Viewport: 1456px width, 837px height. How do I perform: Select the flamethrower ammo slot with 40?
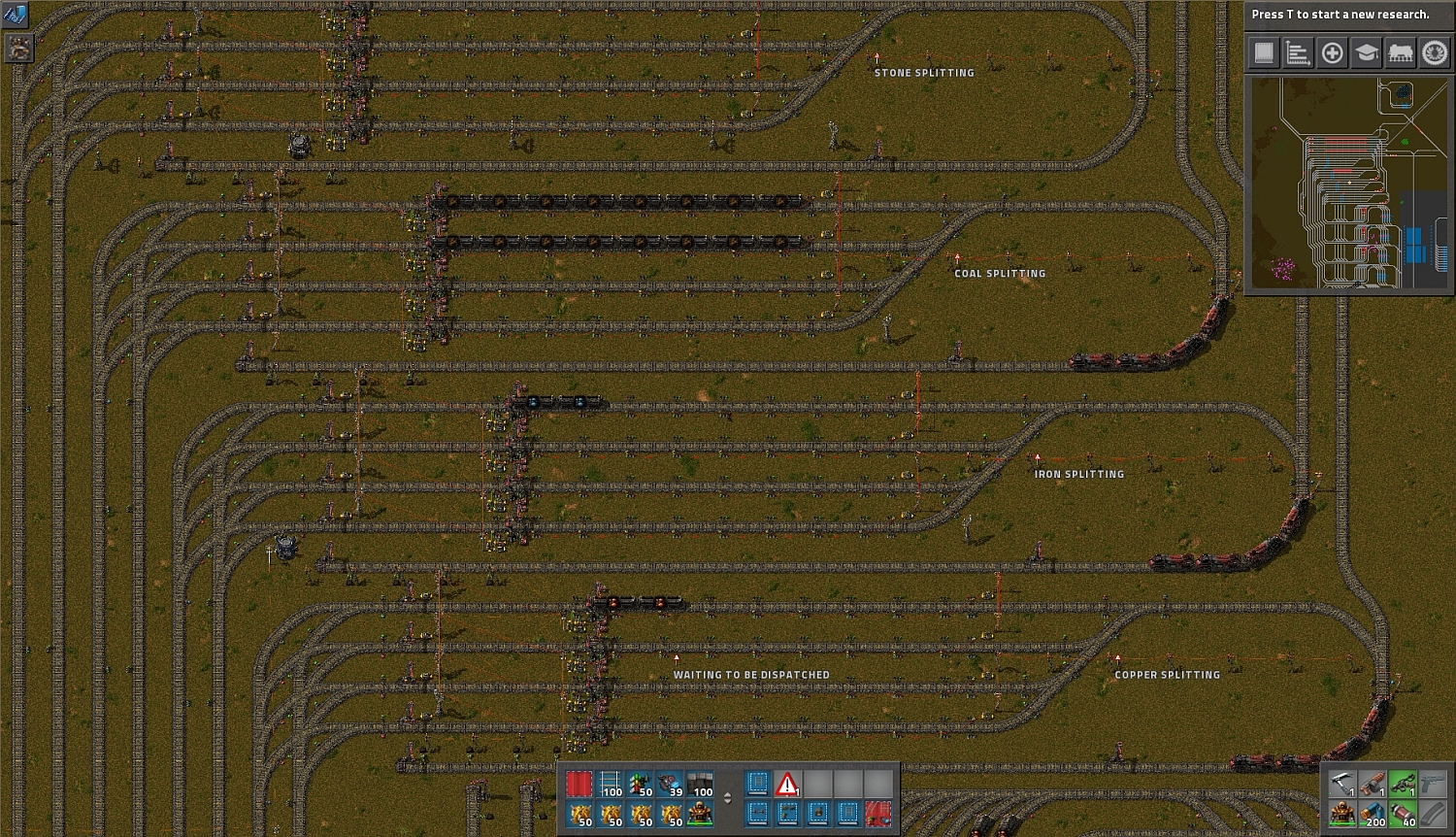1403,814
